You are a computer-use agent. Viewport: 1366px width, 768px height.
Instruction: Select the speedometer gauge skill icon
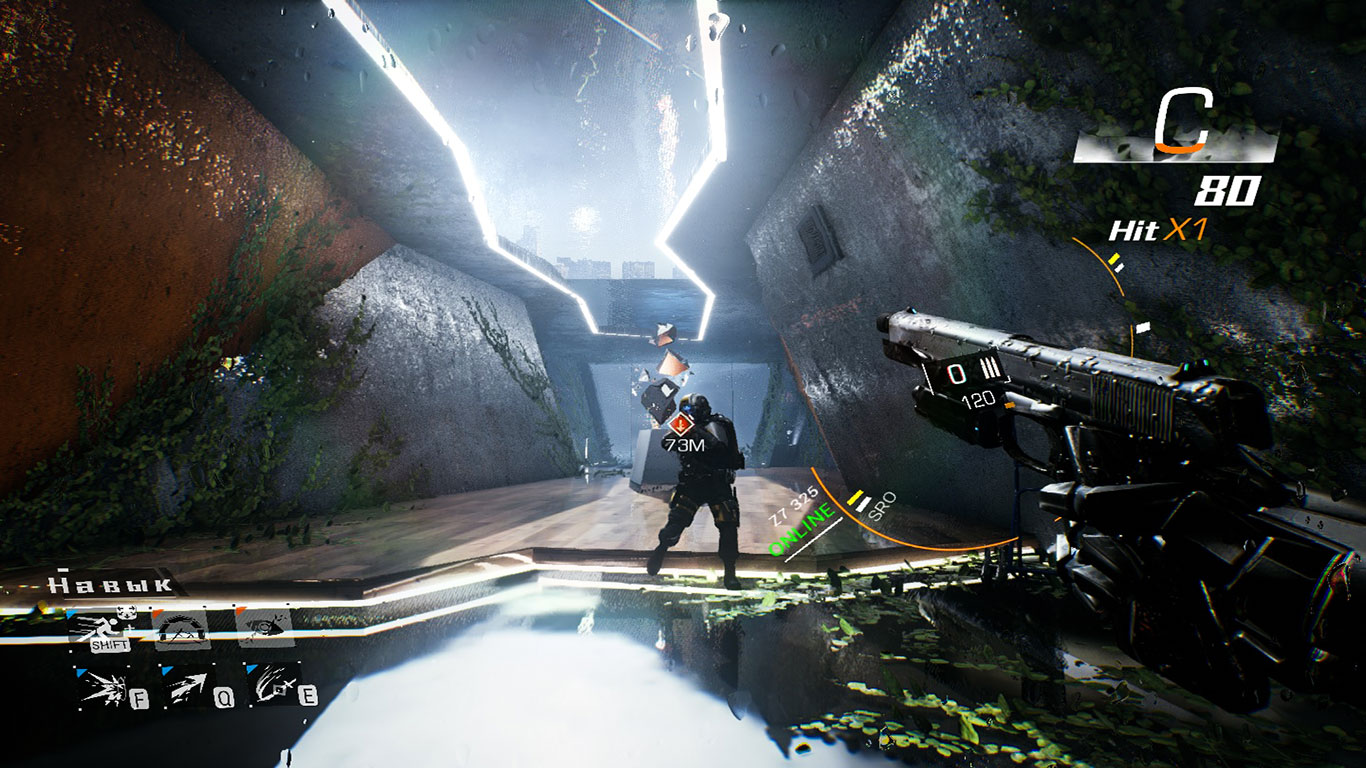tap(181, 629)
